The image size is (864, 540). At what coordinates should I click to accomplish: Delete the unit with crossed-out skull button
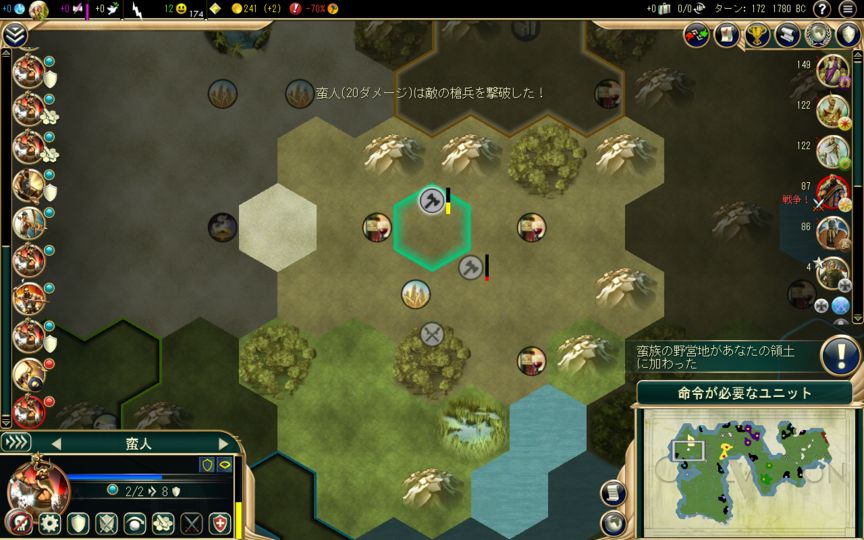(x=18, y=523)
